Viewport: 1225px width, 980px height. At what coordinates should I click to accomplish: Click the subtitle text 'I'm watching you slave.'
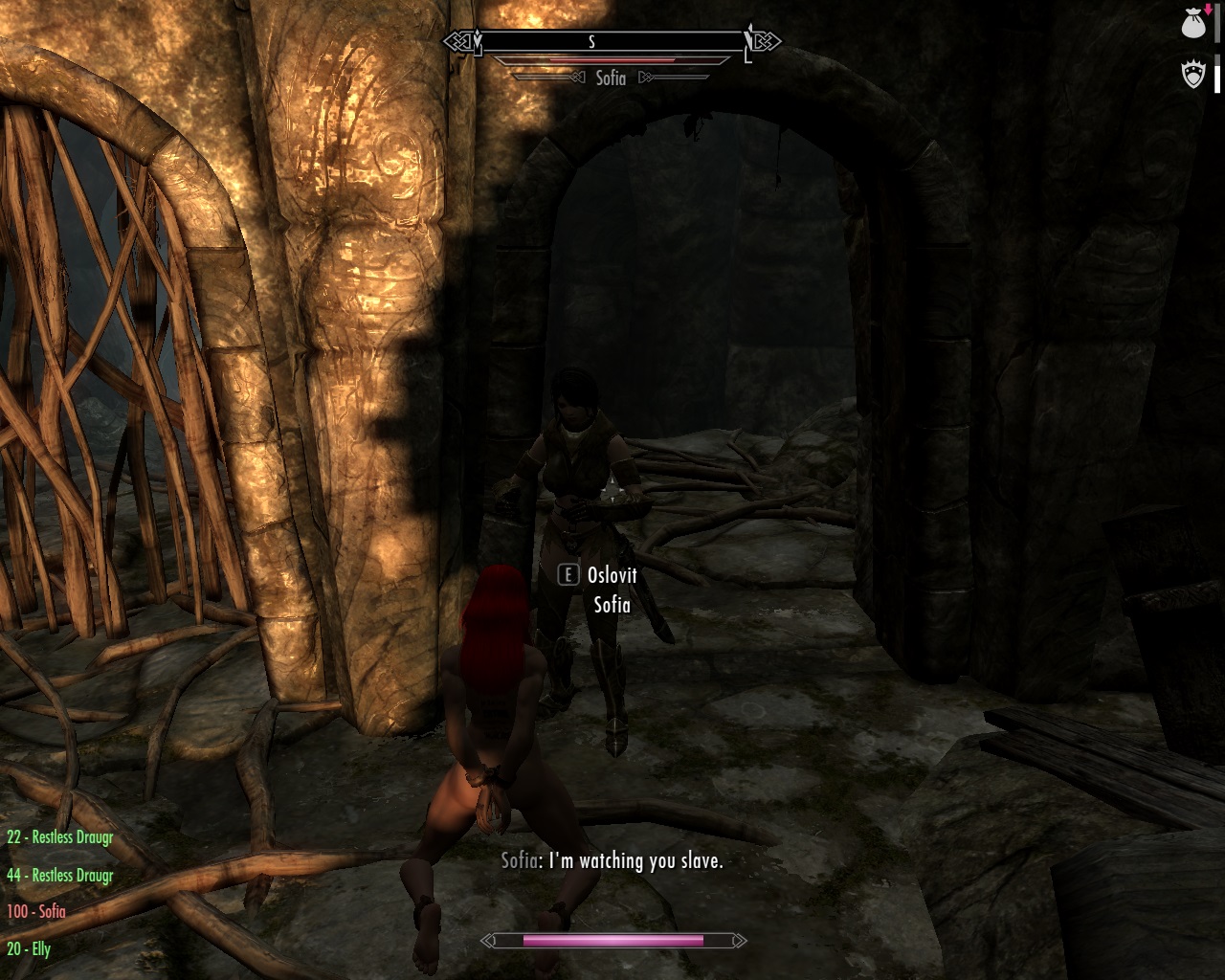635,861
